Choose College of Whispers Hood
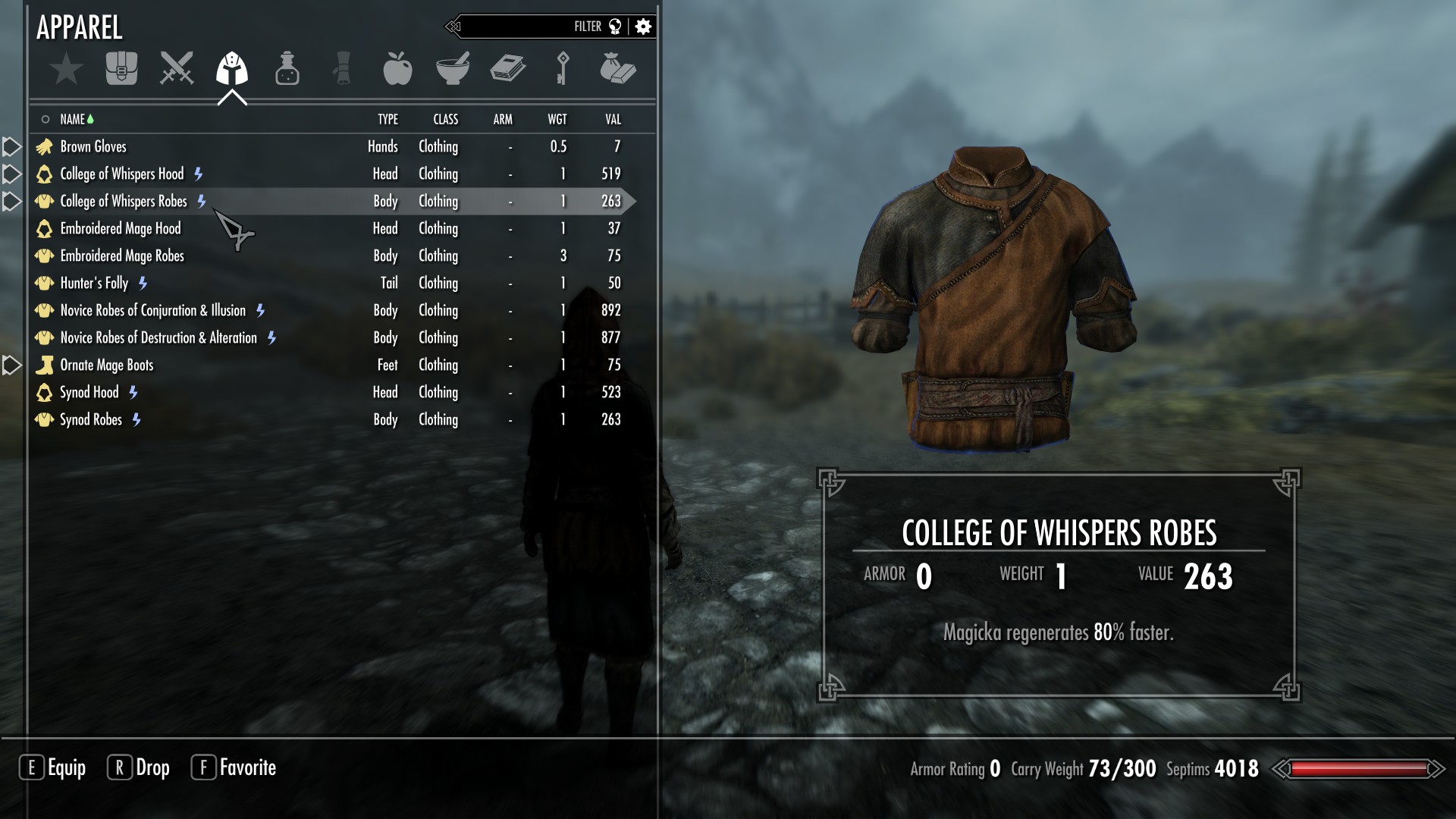The height and width of the screenshot is (819, 1456). coord(121,174)
